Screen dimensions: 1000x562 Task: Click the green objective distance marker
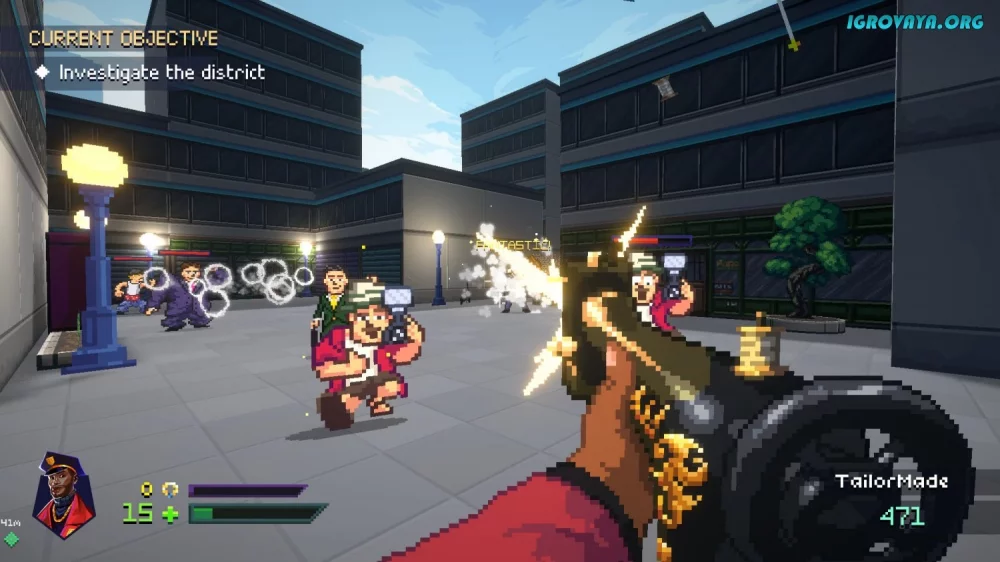(x=11, y=539)
